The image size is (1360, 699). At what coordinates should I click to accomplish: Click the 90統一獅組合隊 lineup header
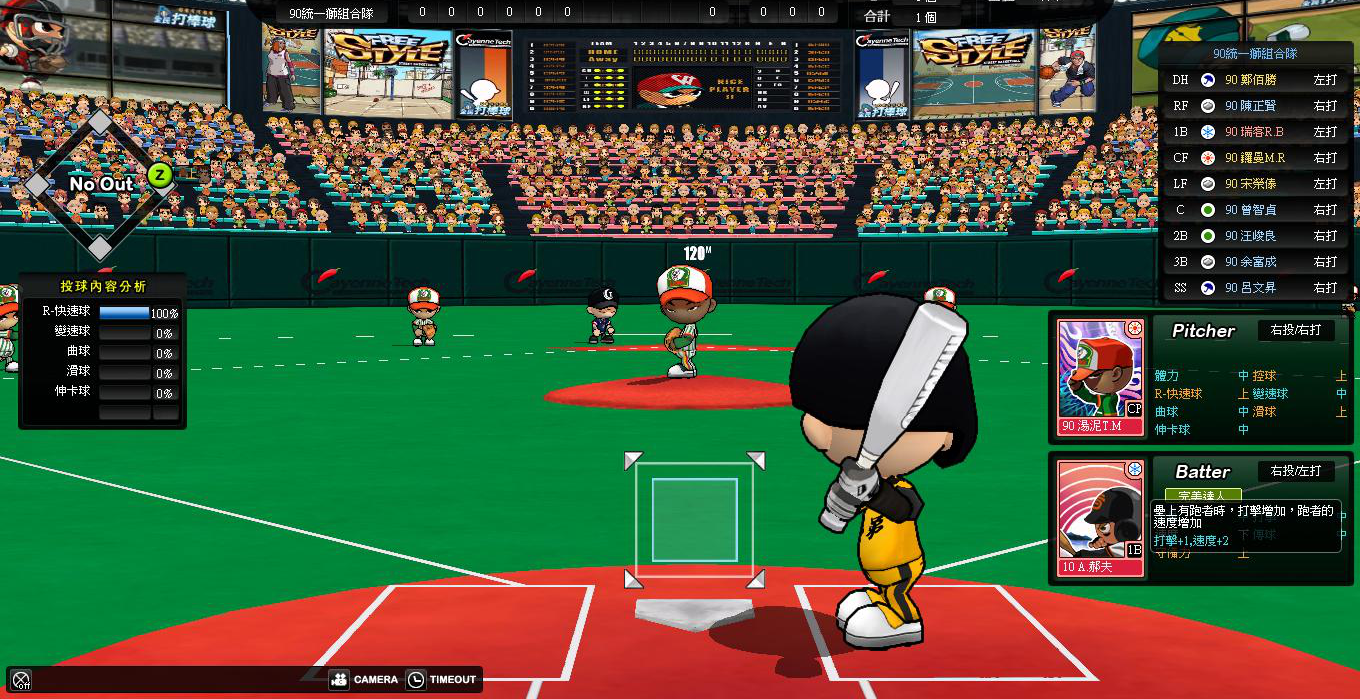1254,54
